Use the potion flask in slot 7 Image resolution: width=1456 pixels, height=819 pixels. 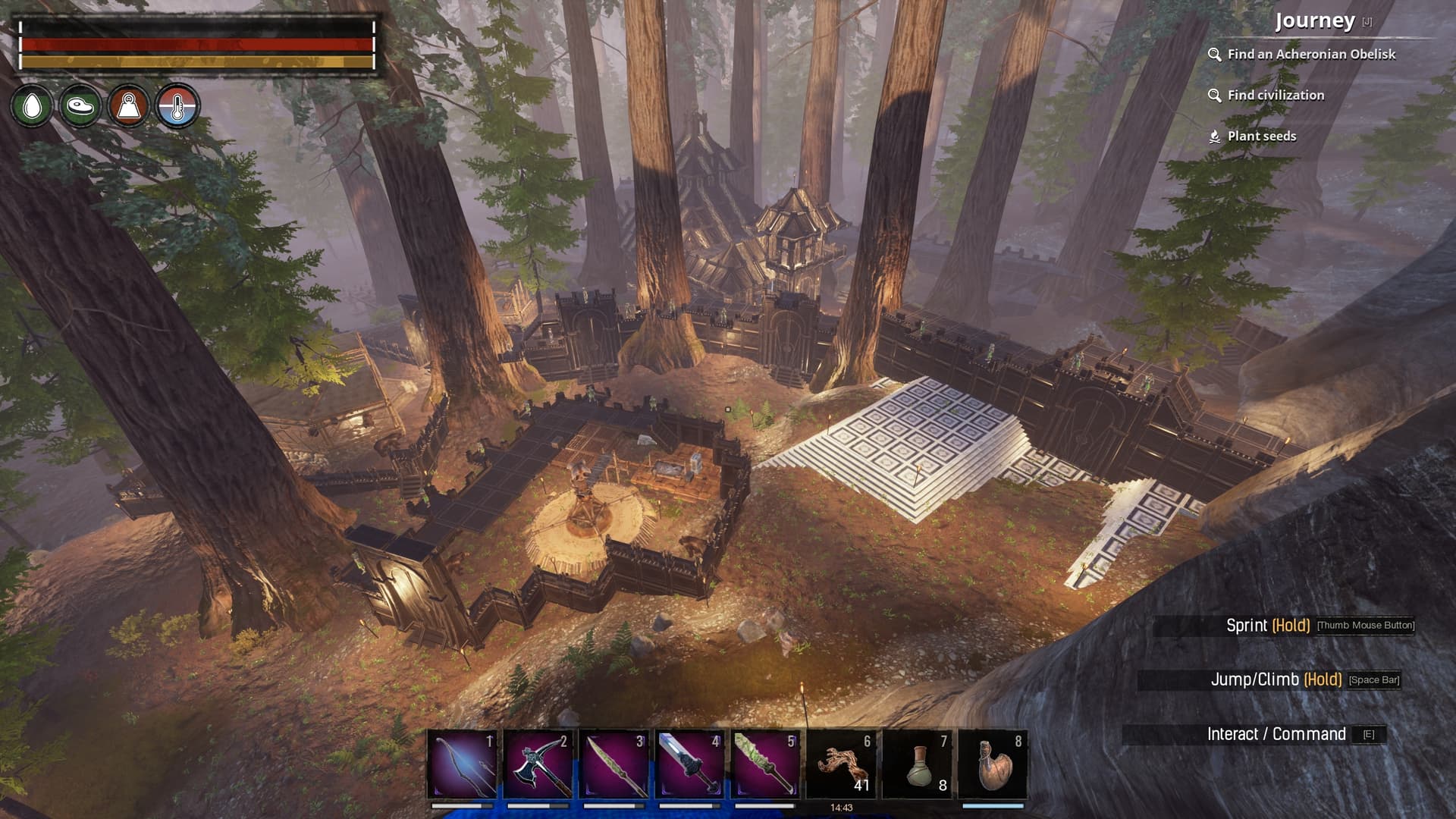pos(918,764)
